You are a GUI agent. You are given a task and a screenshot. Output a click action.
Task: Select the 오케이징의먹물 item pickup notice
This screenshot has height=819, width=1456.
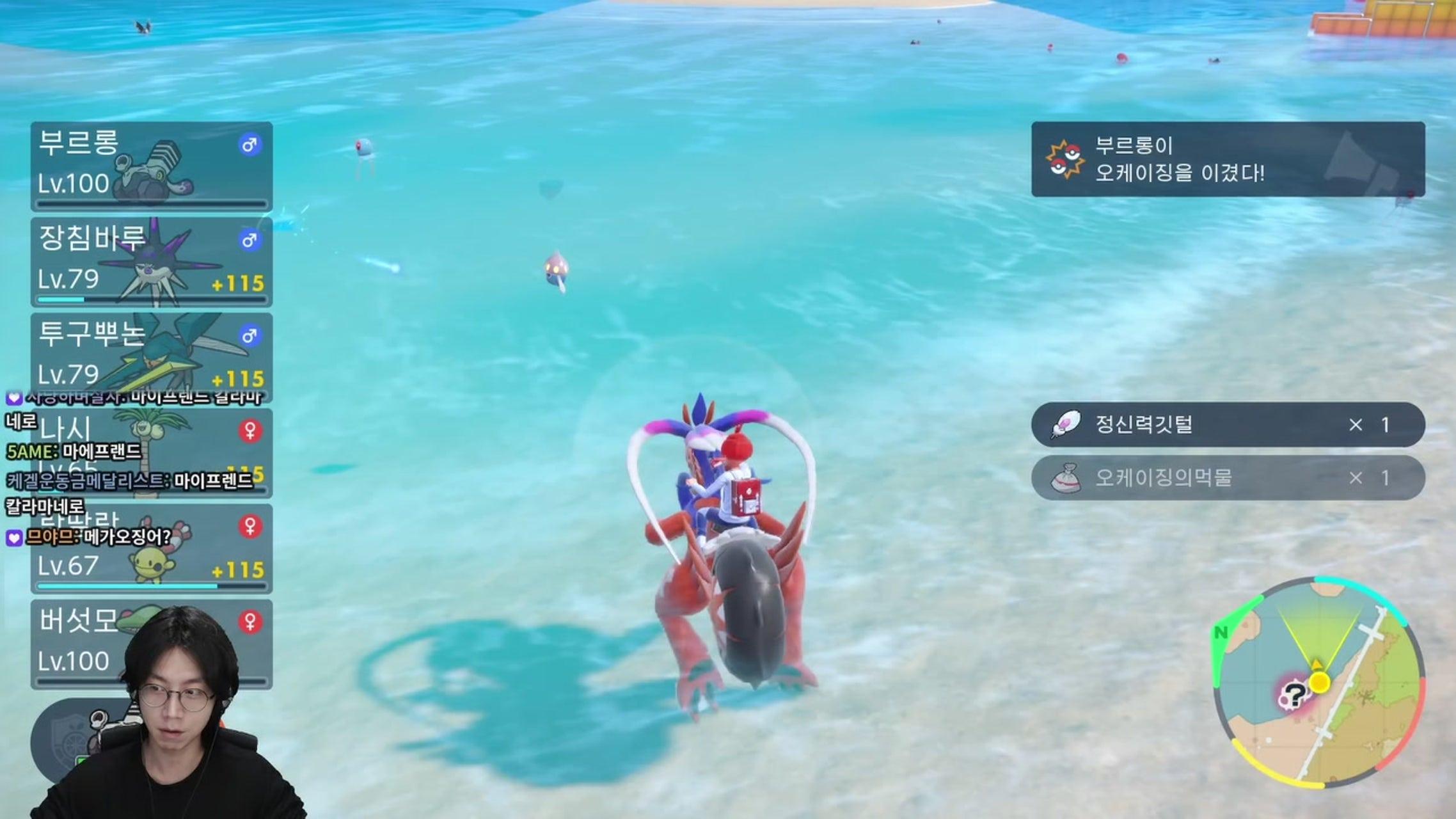click(1228, 478)
